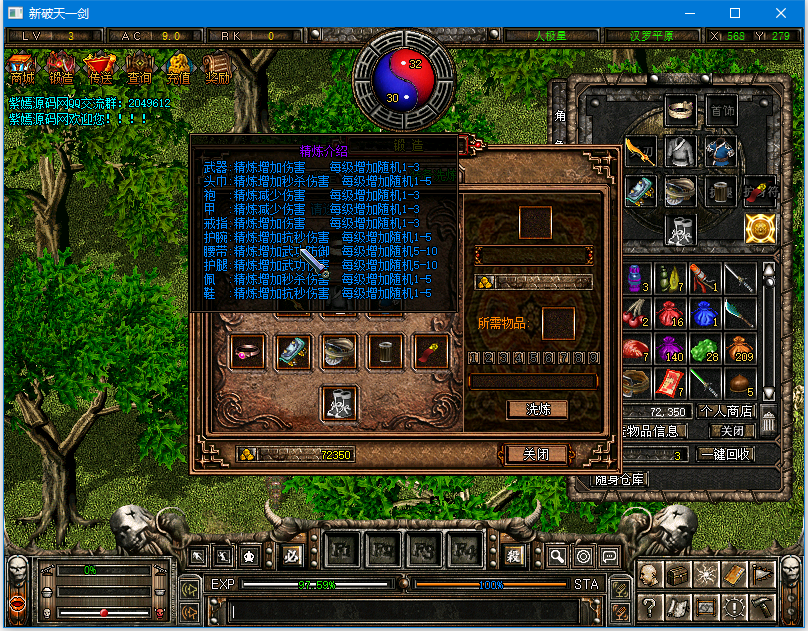Open the 锻造 forging menu

(61, 67)
